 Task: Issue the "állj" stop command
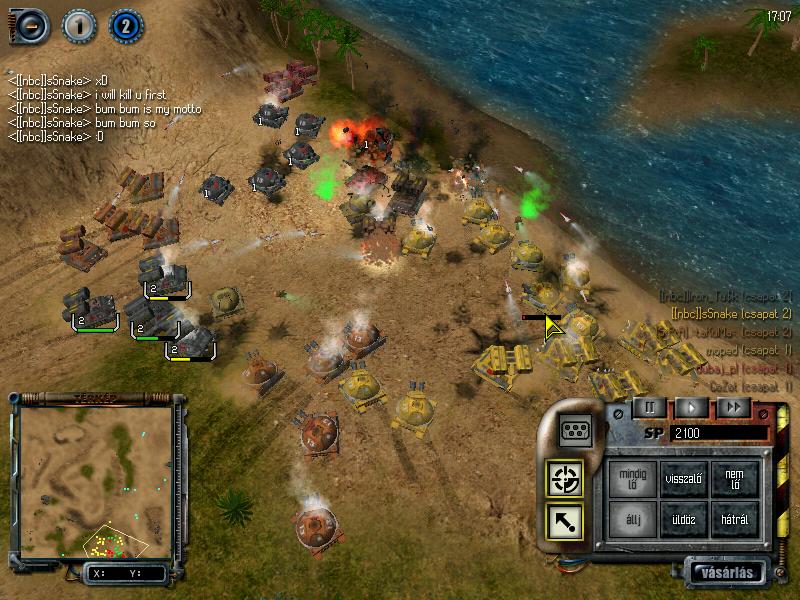point(633,519)
